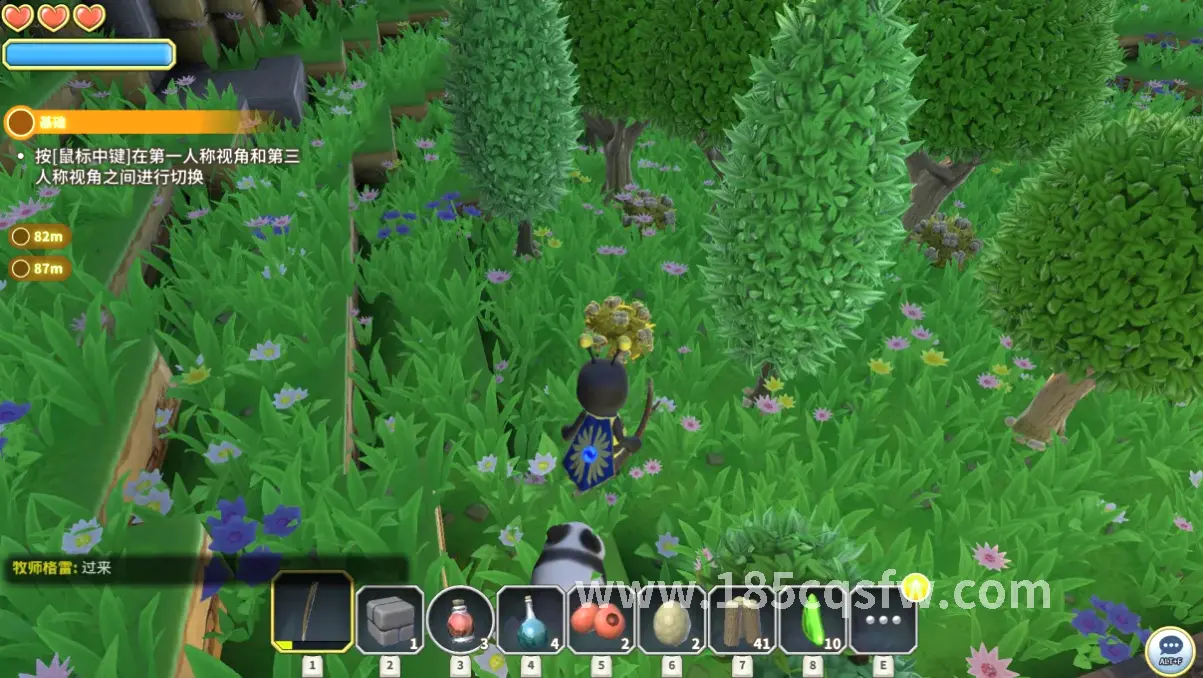Open the inventory via three-dots slot

(x=882, y=619)
